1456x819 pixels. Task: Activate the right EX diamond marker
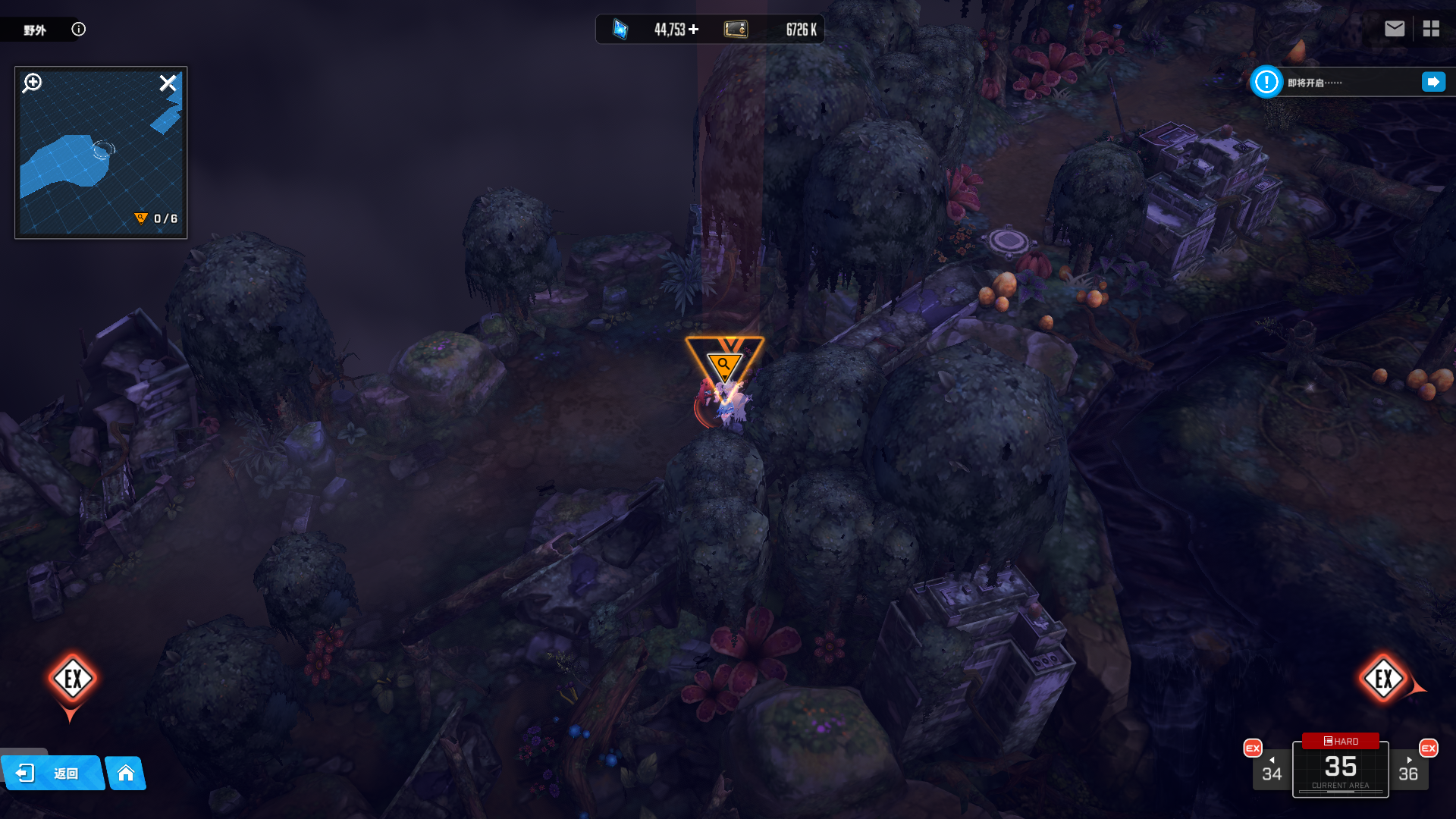[1383, 679]
